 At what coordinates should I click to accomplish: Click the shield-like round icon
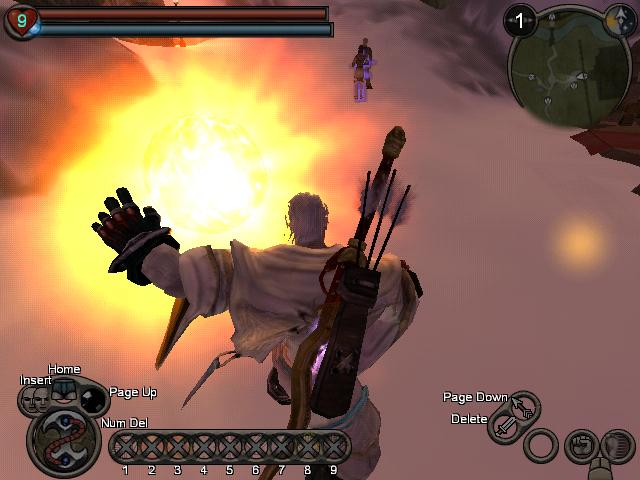tap(616, 445)
